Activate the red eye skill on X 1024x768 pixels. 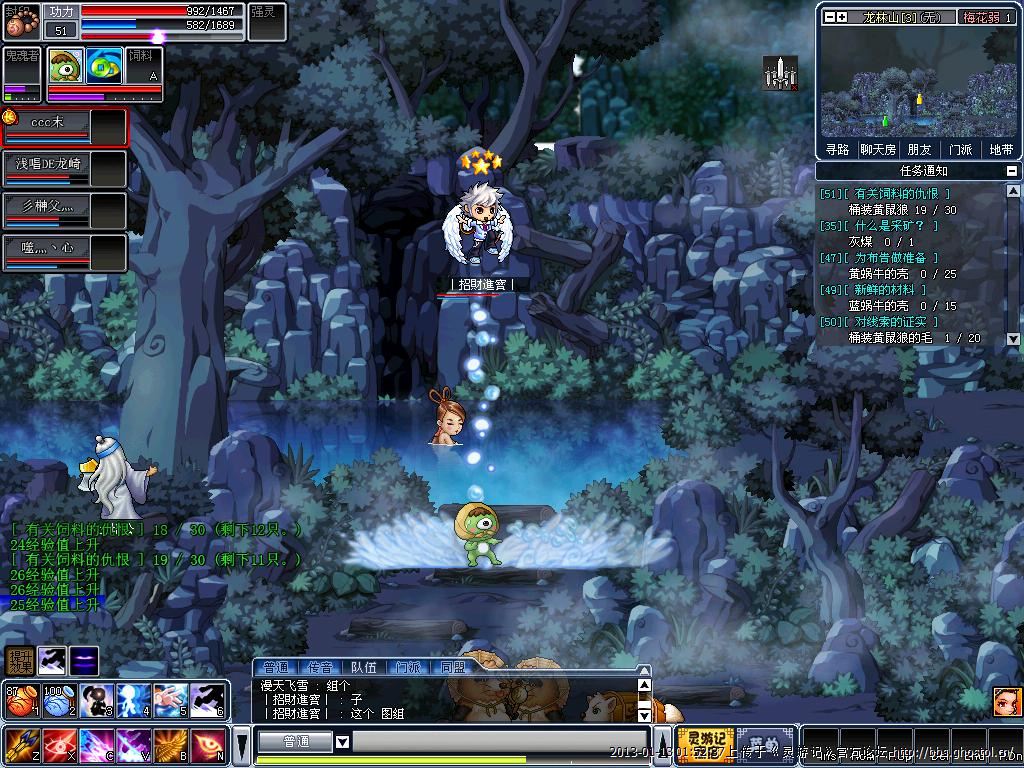[x=56, y=746]
